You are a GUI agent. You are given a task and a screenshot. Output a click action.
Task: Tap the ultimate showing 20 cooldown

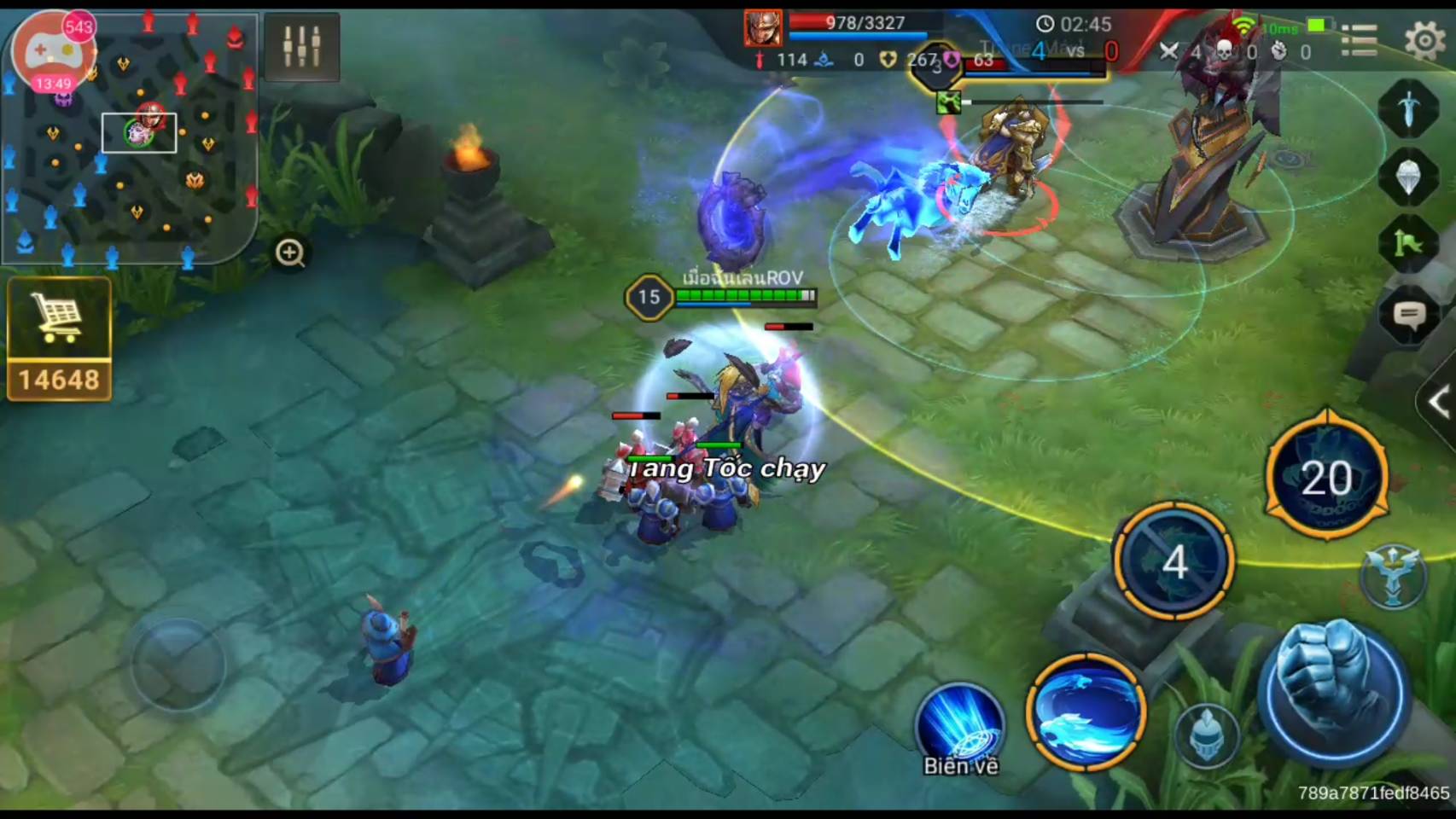1326,476
